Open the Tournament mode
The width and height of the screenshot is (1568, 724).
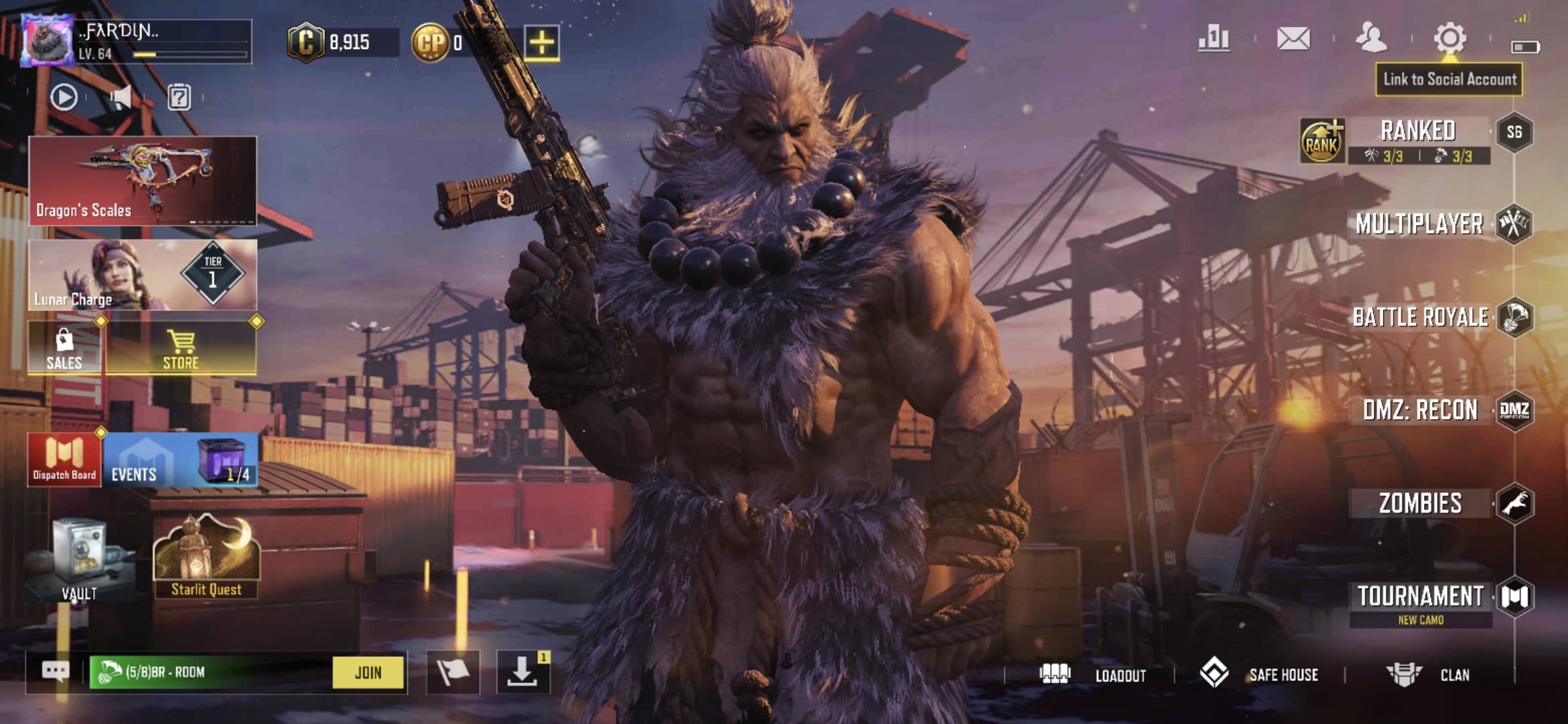tap(1420, 597)
